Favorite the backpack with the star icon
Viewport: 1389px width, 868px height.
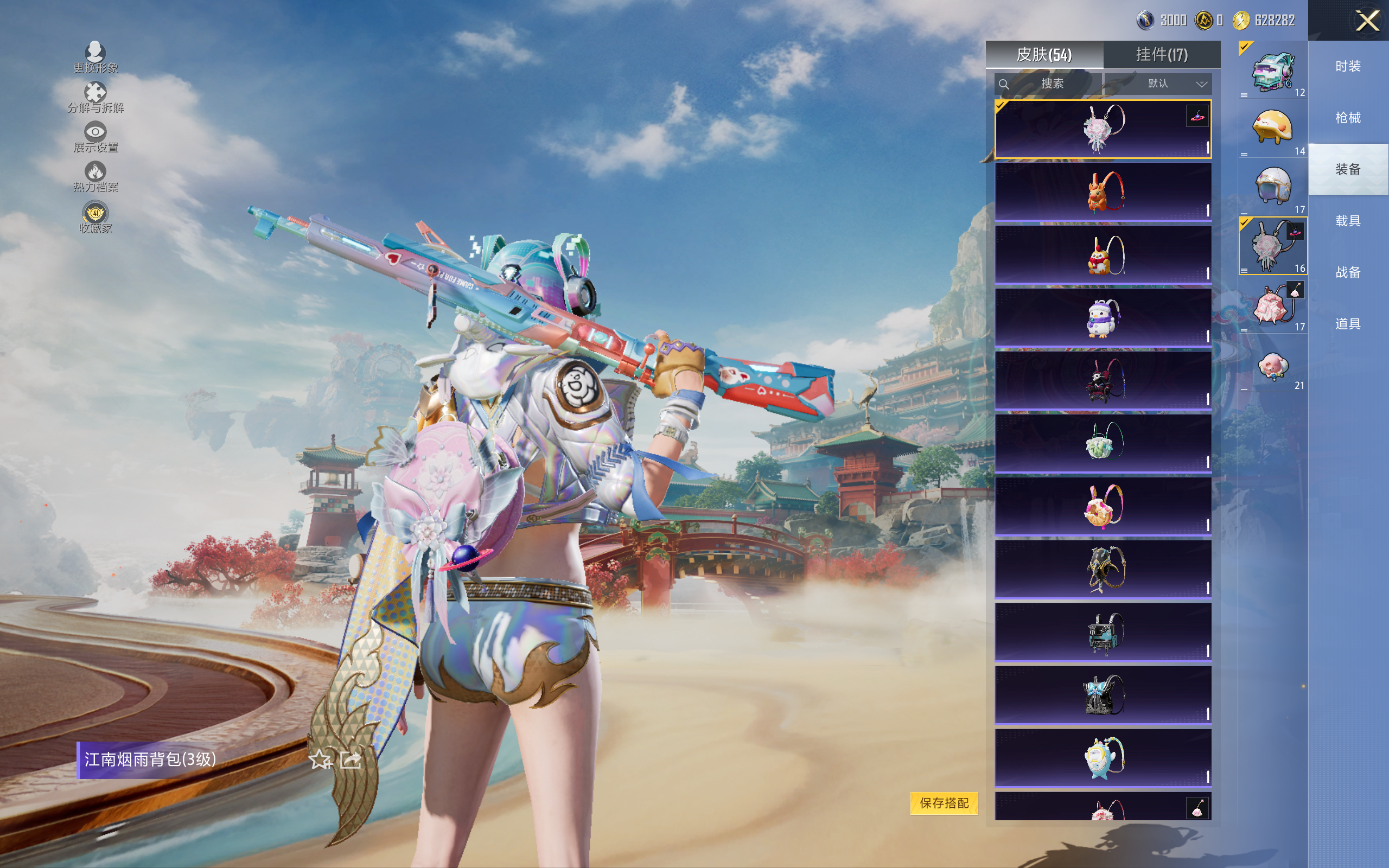[320, 760]
